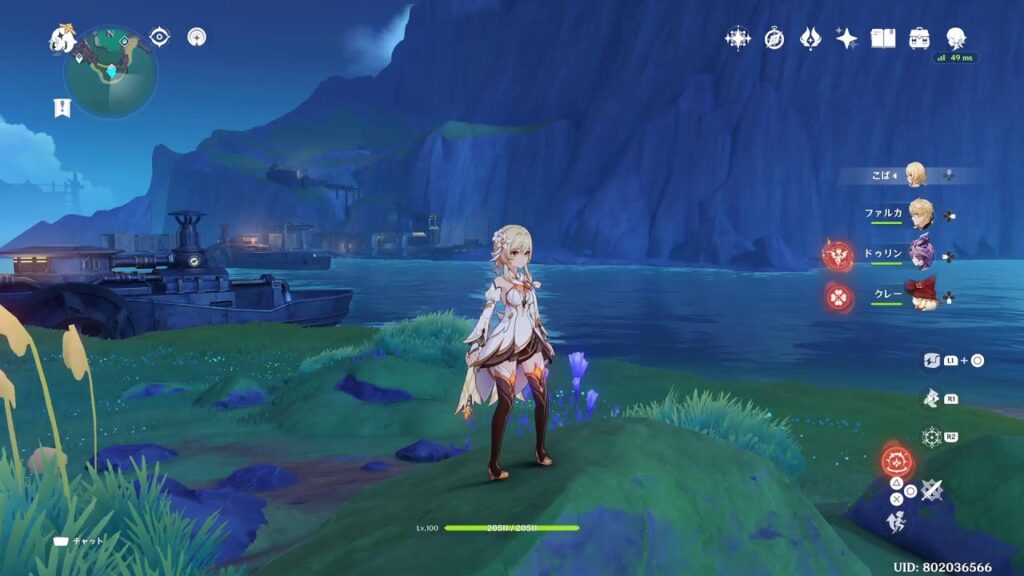Use the large red elemental burst button
Viewport: 1024px width, 576px height.
[897, 461]
